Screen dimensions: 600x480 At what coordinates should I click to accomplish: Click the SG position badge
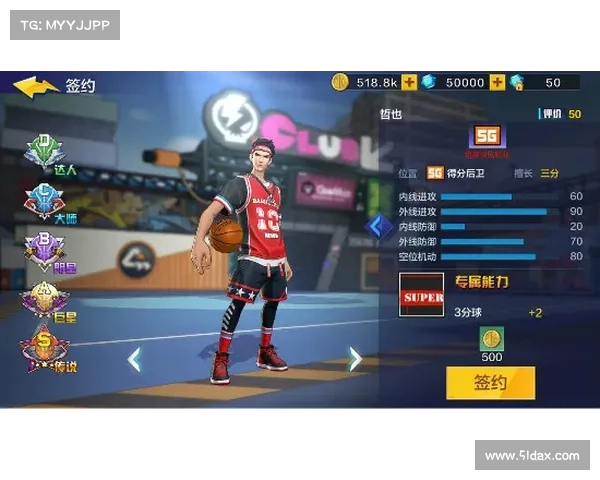click(x=488, y=137)
